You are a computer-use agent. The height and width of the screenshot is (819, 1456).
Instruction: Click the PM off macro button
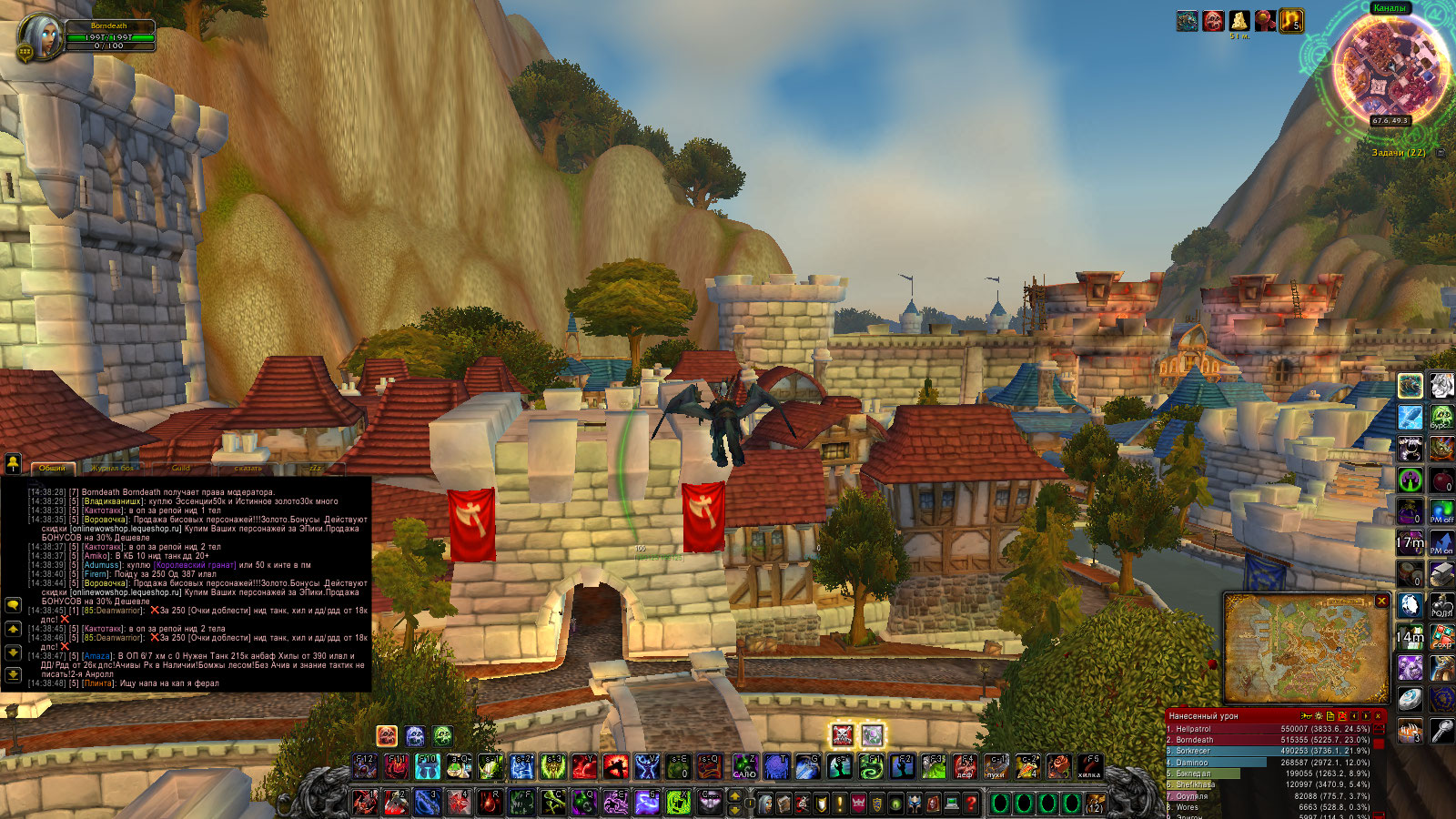[x=1441, y=511]
